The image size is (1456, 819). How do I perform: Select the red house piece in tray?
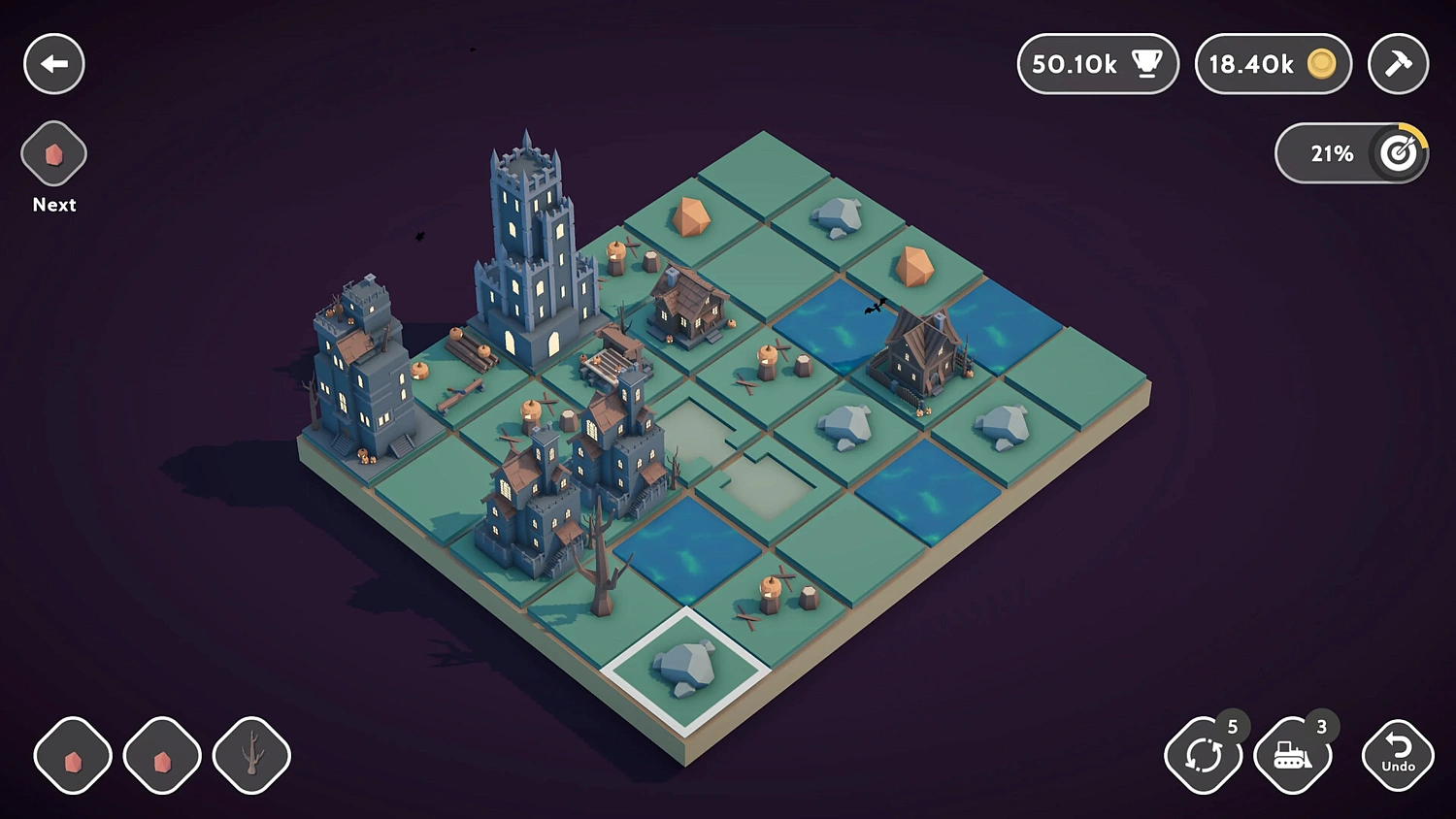pyautogui.click(x=161, y=755)
